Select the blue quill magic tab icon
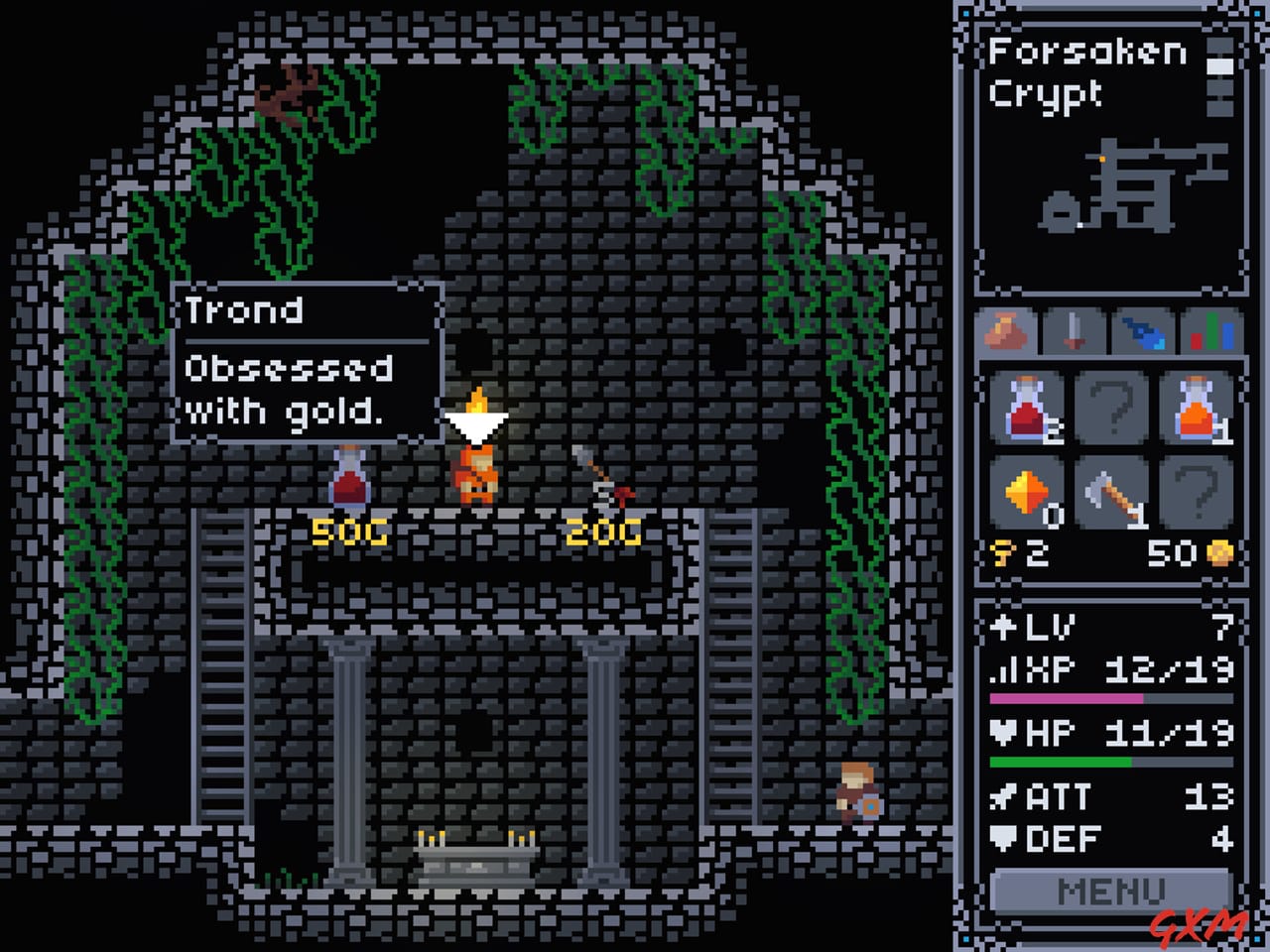 point(1143,332)
